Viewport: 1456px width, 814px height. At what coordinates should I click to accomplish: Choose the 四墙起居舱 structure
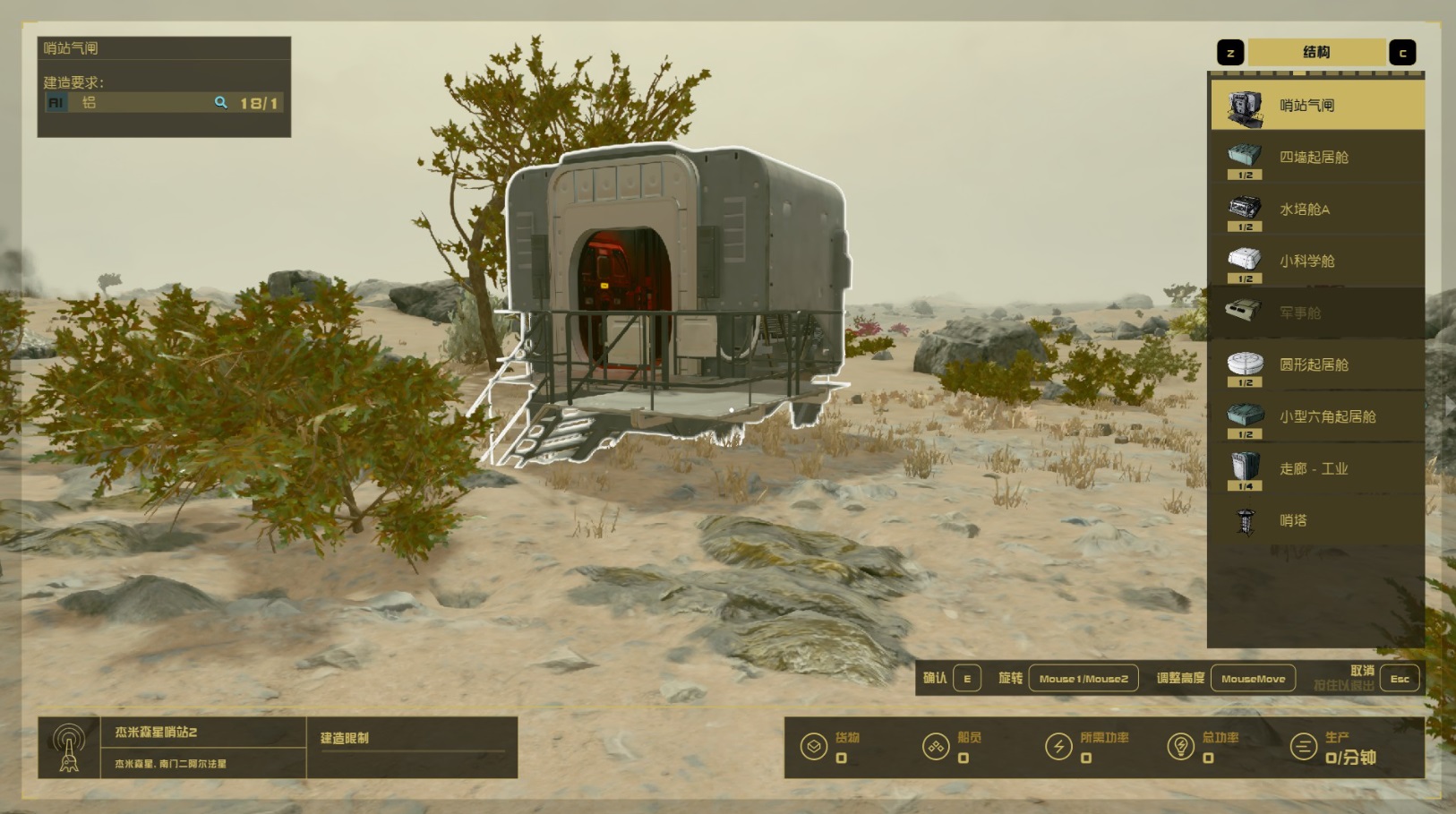(1316, 158)
